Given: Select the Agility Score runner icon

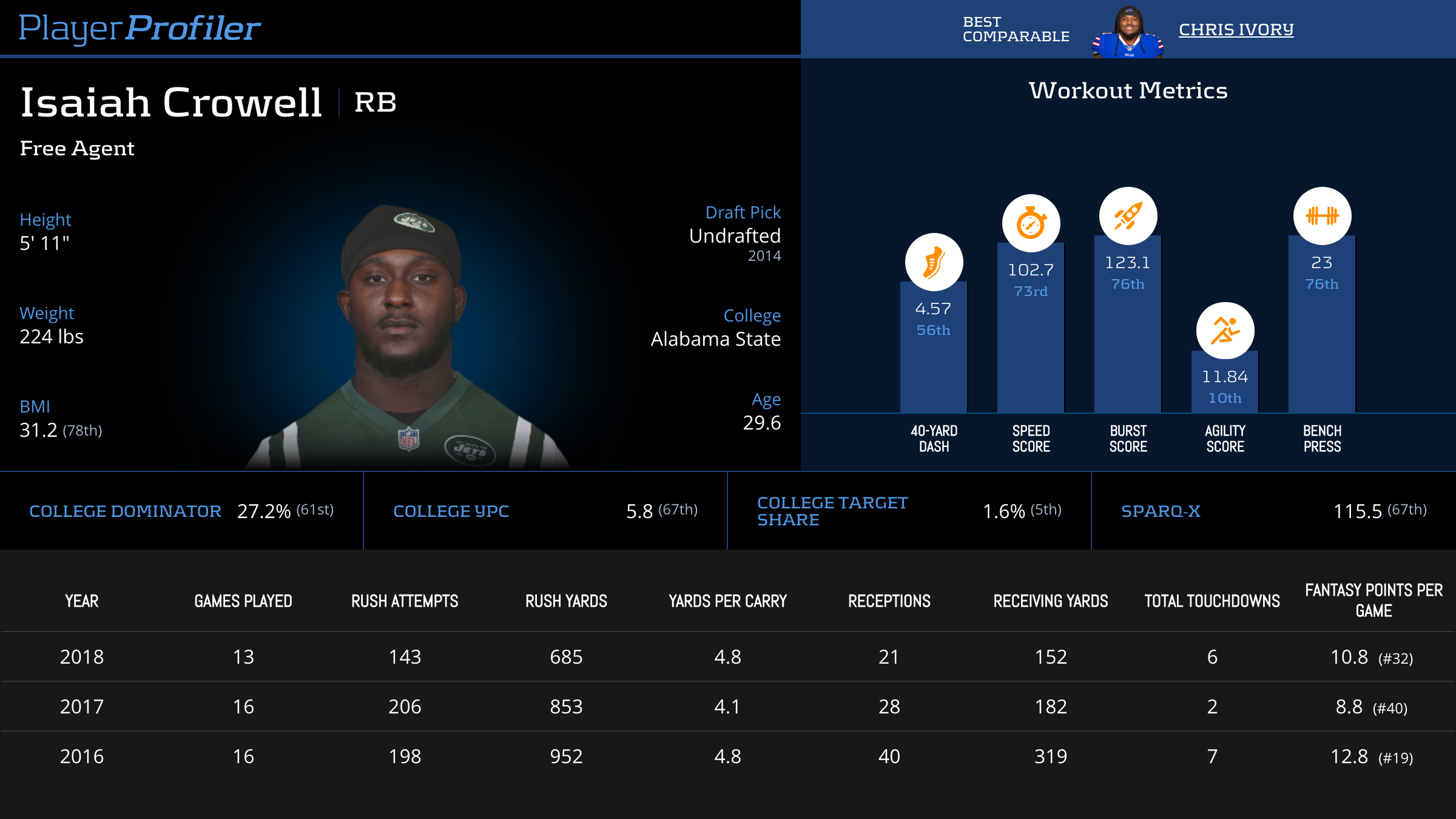Looking at the screenshot, I should tap(1225, 331).
